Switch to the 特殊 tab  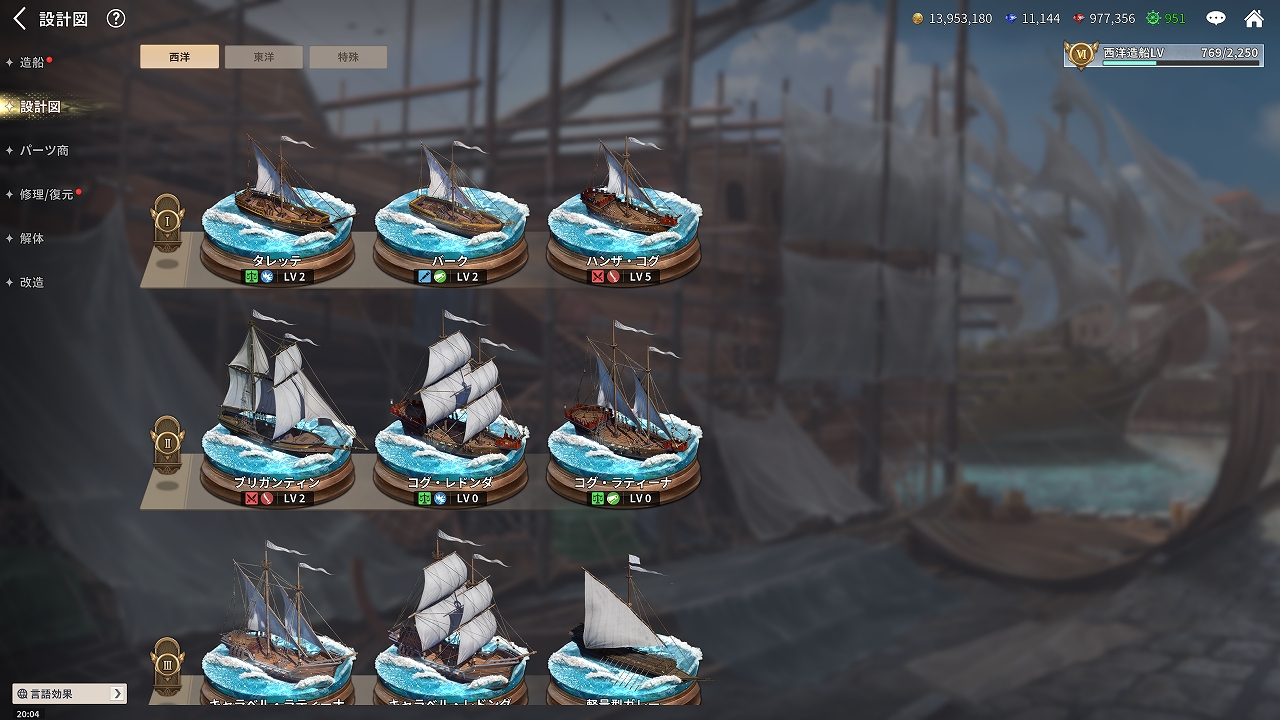348,57
